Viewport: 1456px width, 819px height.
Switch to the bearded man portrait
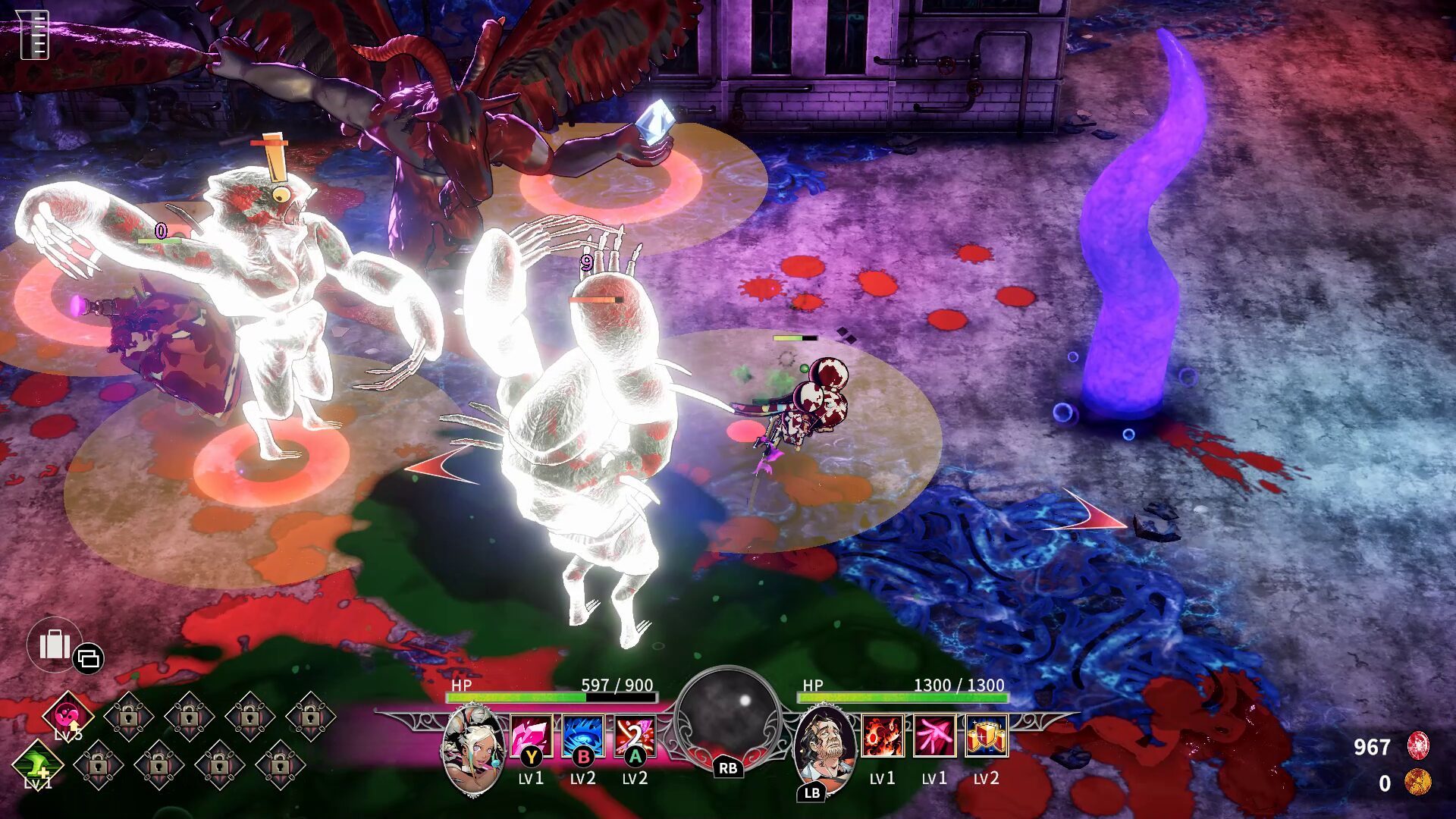[x=825, y=747]
